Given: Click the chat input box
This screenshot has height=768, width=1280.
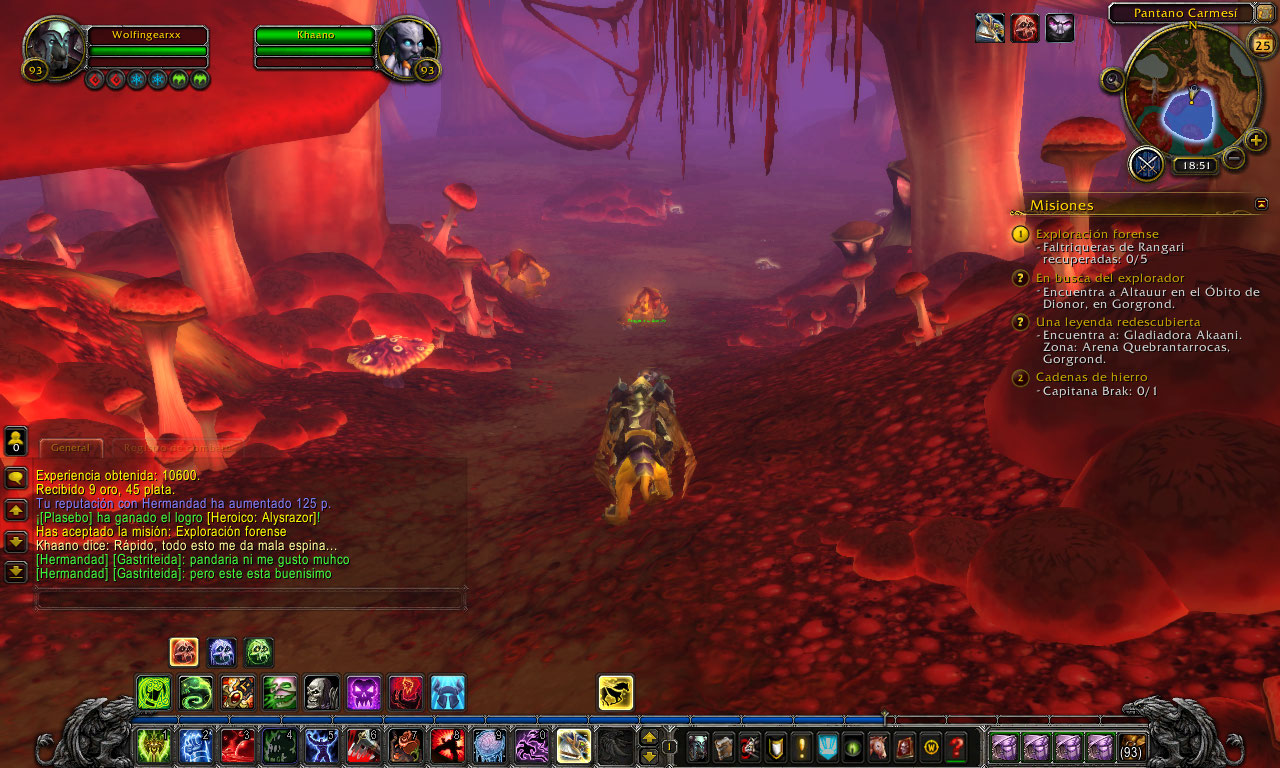Looking at the screenshot, I should (x=250, y=599).
